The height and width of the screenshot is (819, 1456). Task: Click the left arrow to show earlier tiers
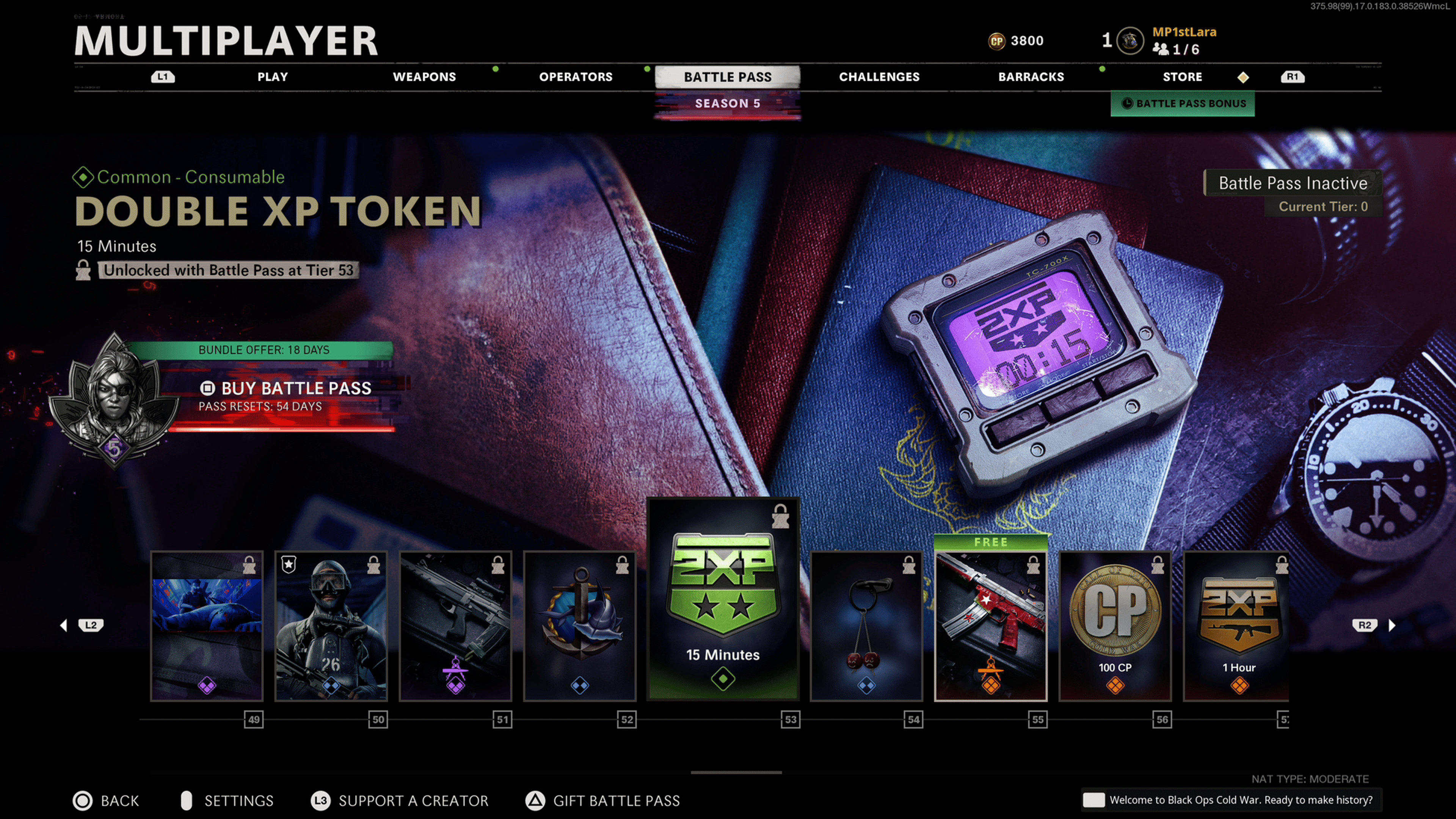[63, 625]
